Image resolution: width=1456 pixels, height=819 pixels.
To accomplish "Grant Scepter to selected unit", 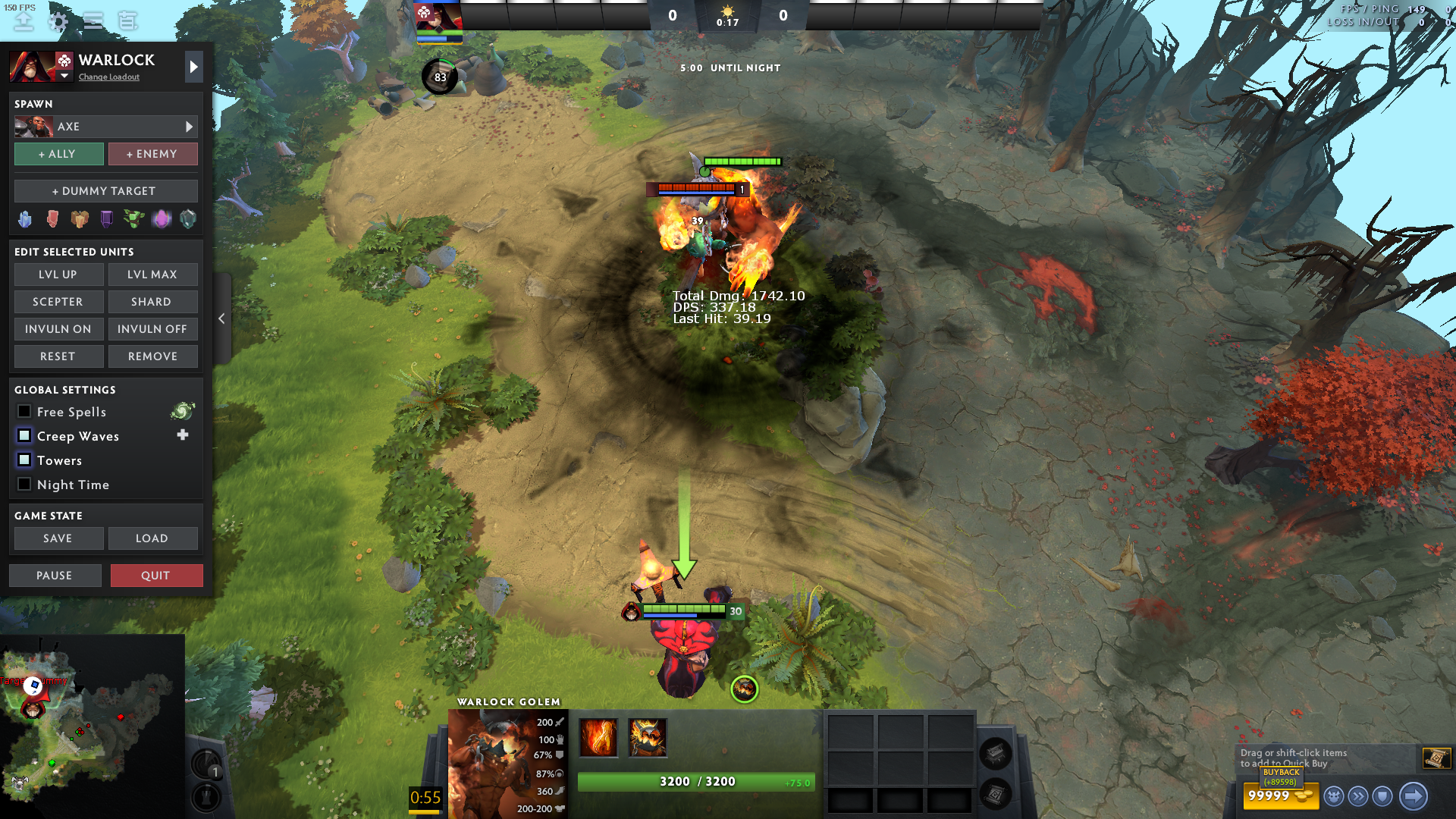I will [58, 302].
